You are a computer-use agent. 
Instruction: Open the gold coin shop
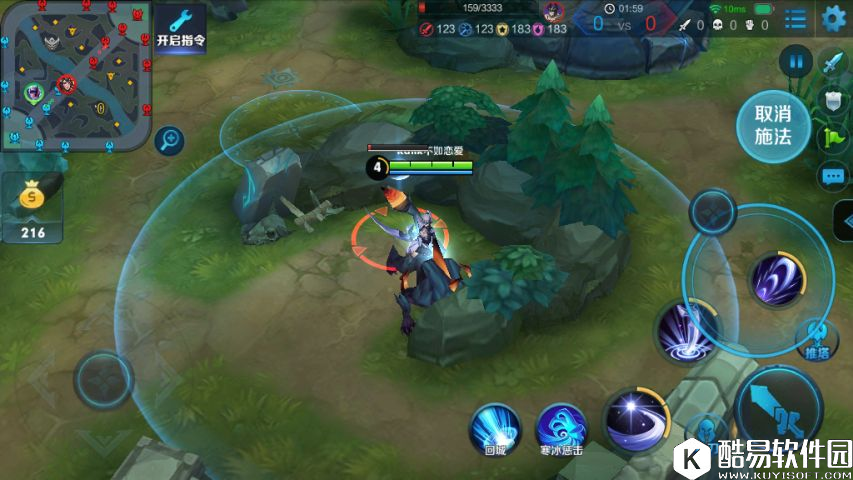[30, 207]
